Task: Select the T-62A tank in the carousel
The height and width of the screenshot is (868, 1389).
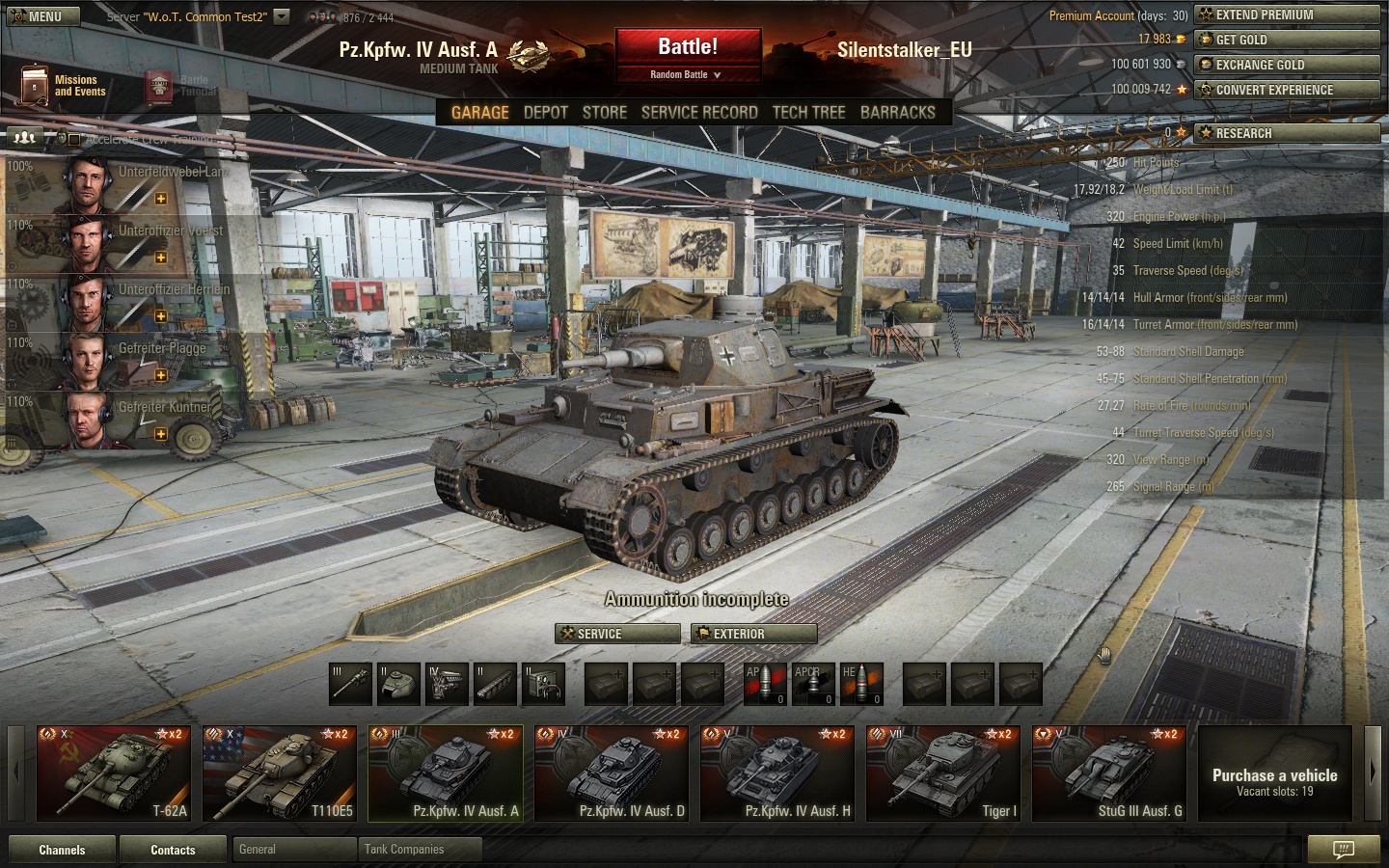Action: click(114, 773)
